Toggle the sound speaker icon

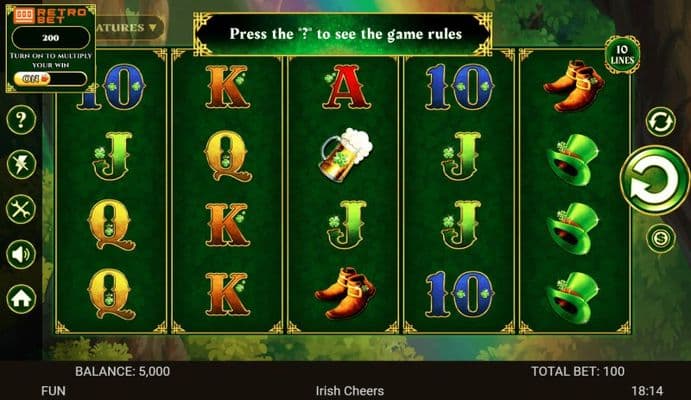(x=21, y=254)
